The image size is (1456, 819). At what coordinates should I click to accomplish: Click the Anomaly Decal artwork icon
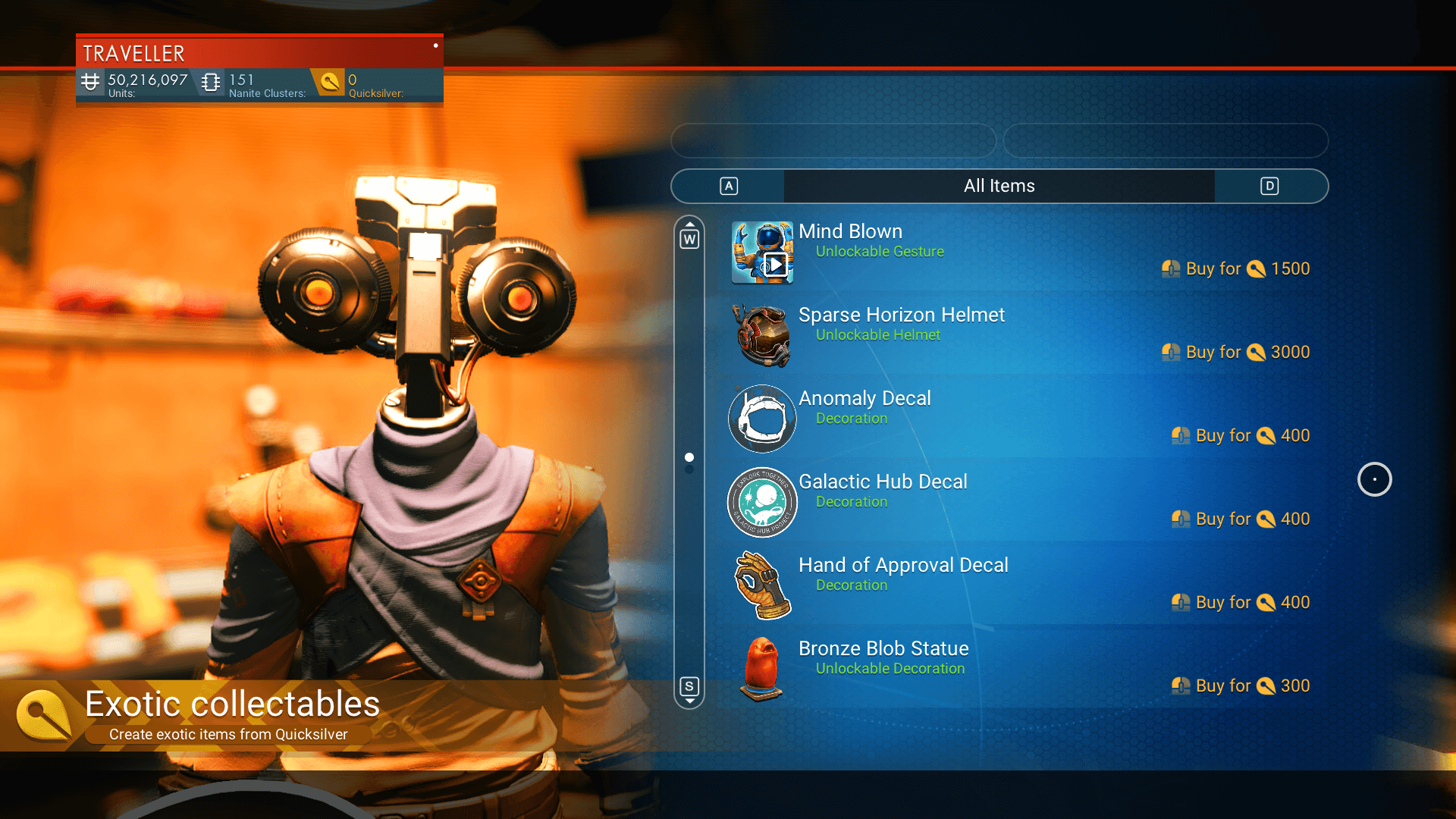[x=761, y=419]
